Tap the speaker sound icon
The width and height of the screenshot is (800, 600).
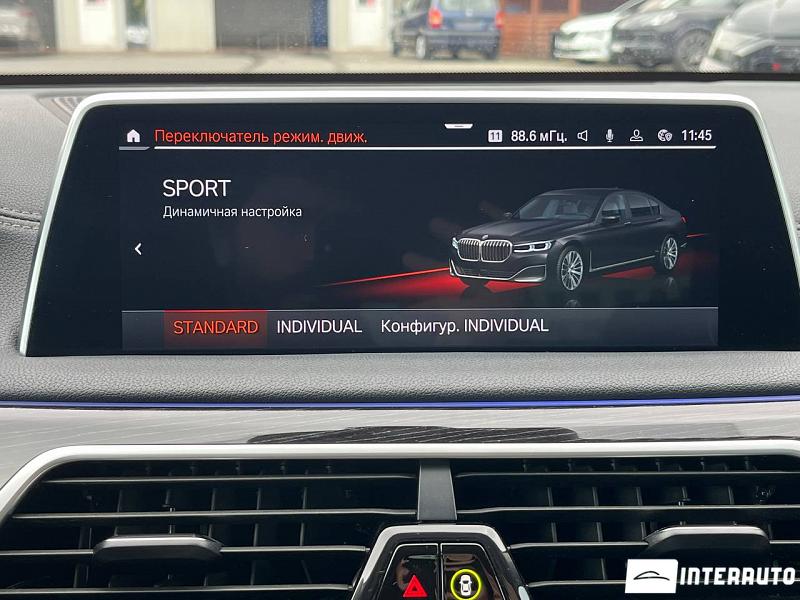pos(582,136)
